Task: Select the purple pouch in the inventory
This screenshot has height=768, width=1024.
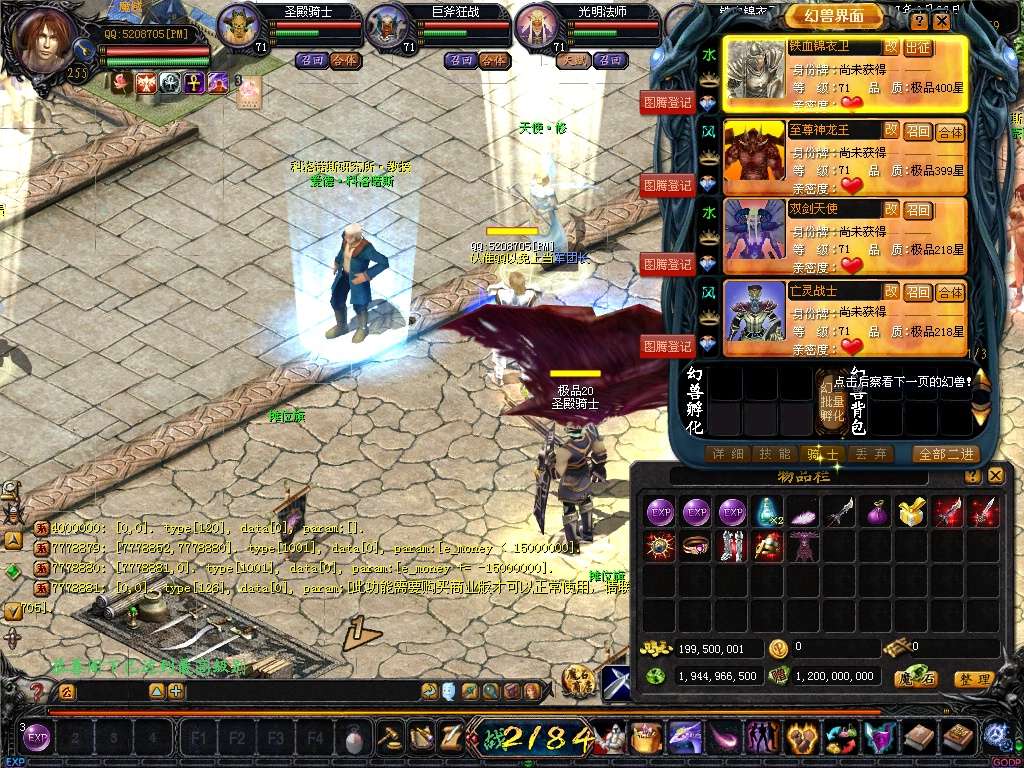Action: [x=874, y=512]
